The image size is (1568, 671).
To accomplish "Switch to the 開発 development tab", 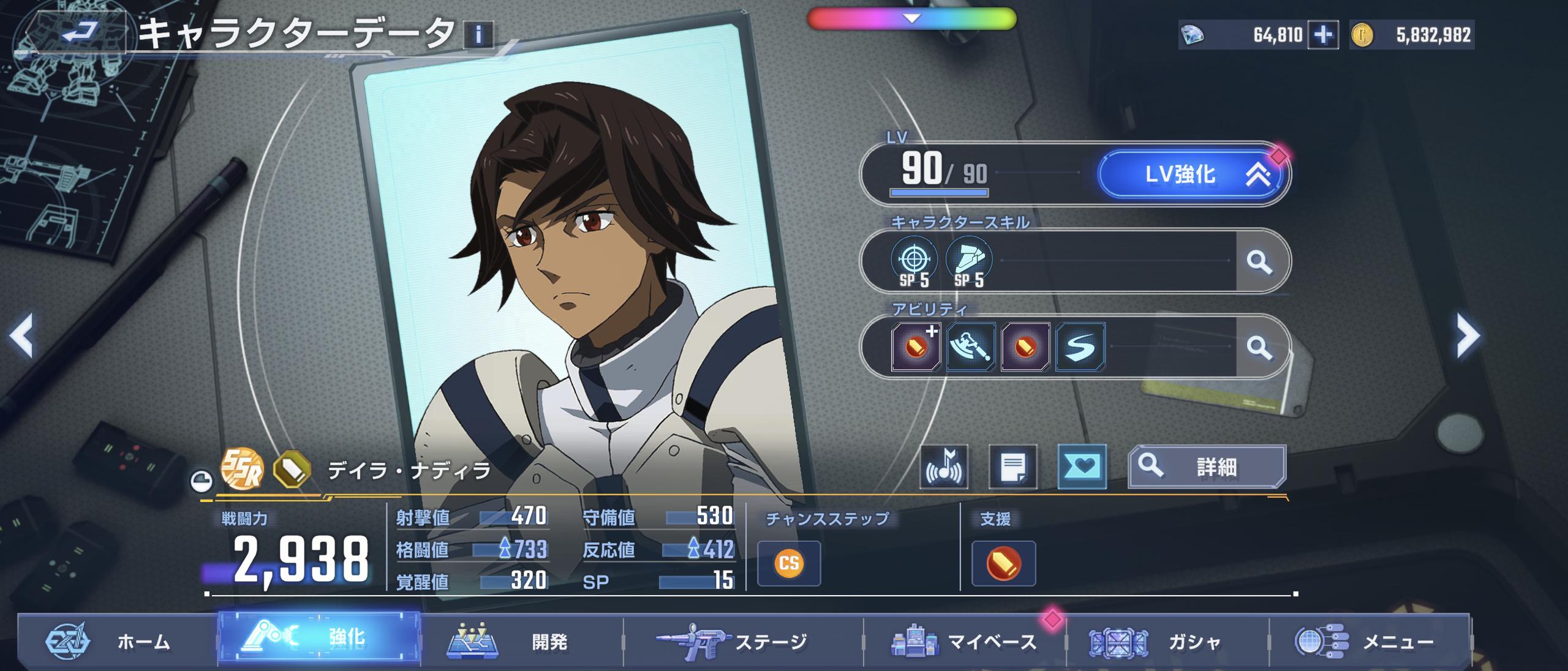I will coord(521,642).
